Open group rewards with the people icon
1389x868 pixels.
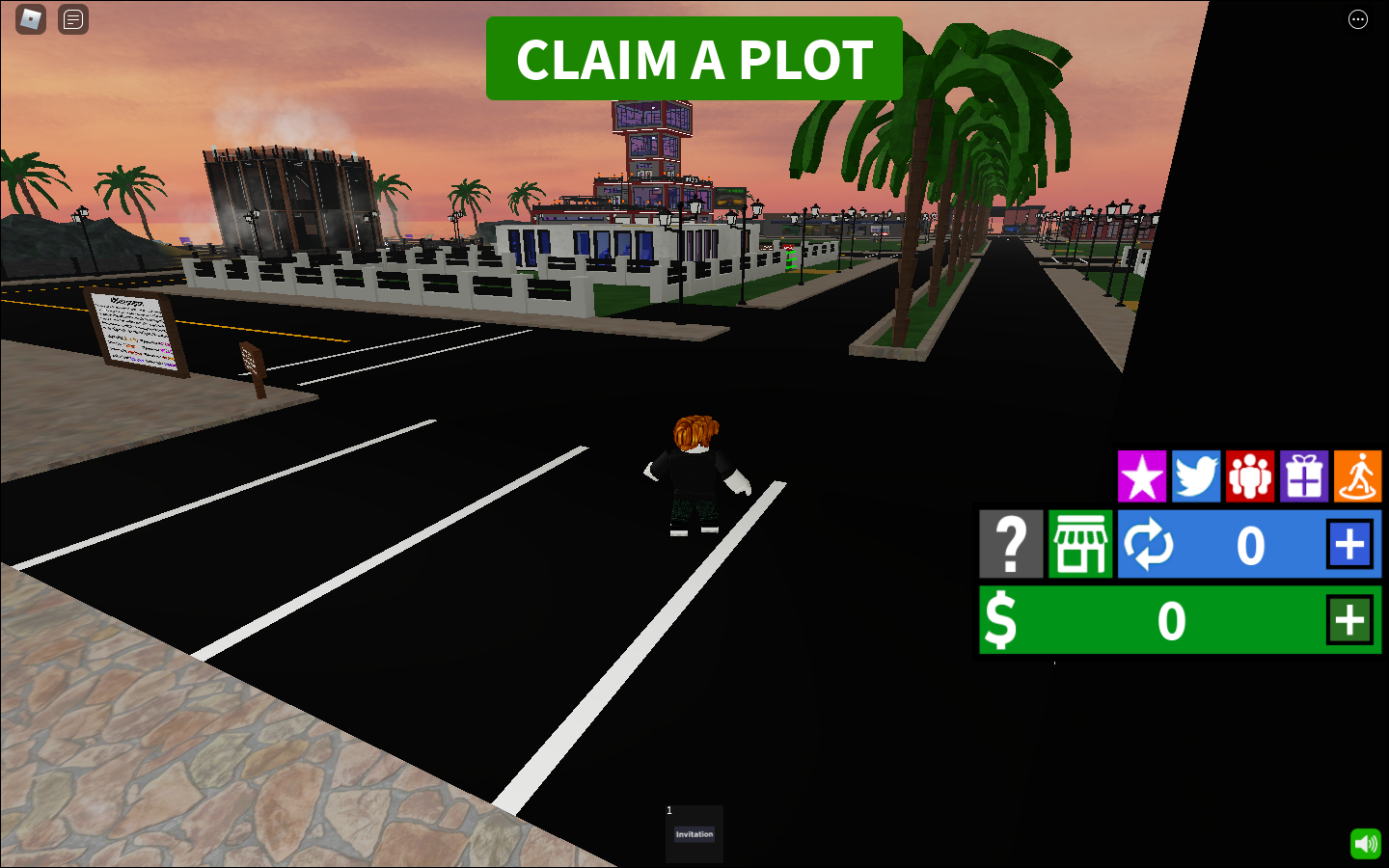(1250, 476)
